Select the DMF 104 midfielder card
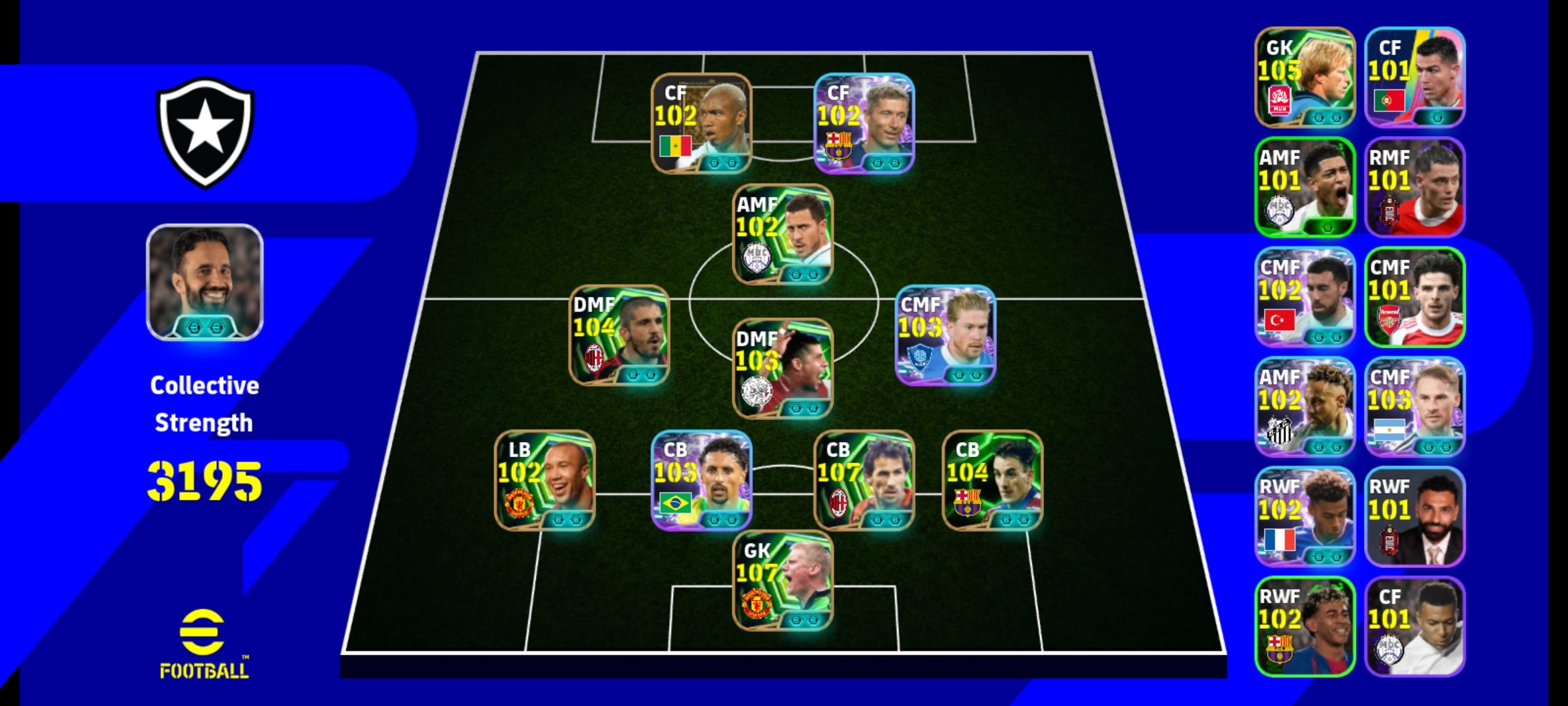The width and height of the screenshot is (1568, 706). pyautogui.click(x=619, y=335)
